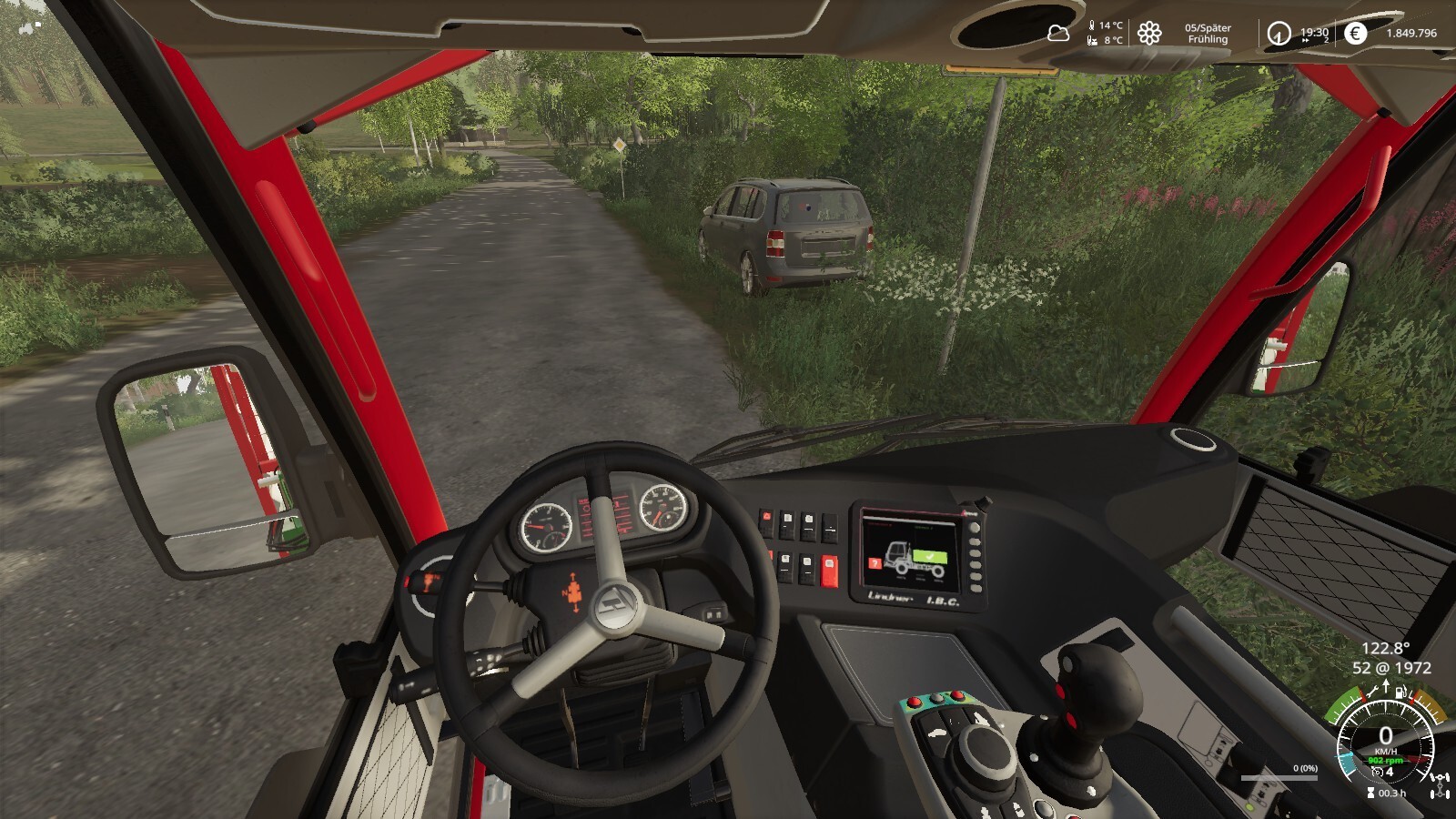Toggle the four-wheel drivetrain icon
This screenshot has height=819, width=1456.
click(x=1440, y=786)
